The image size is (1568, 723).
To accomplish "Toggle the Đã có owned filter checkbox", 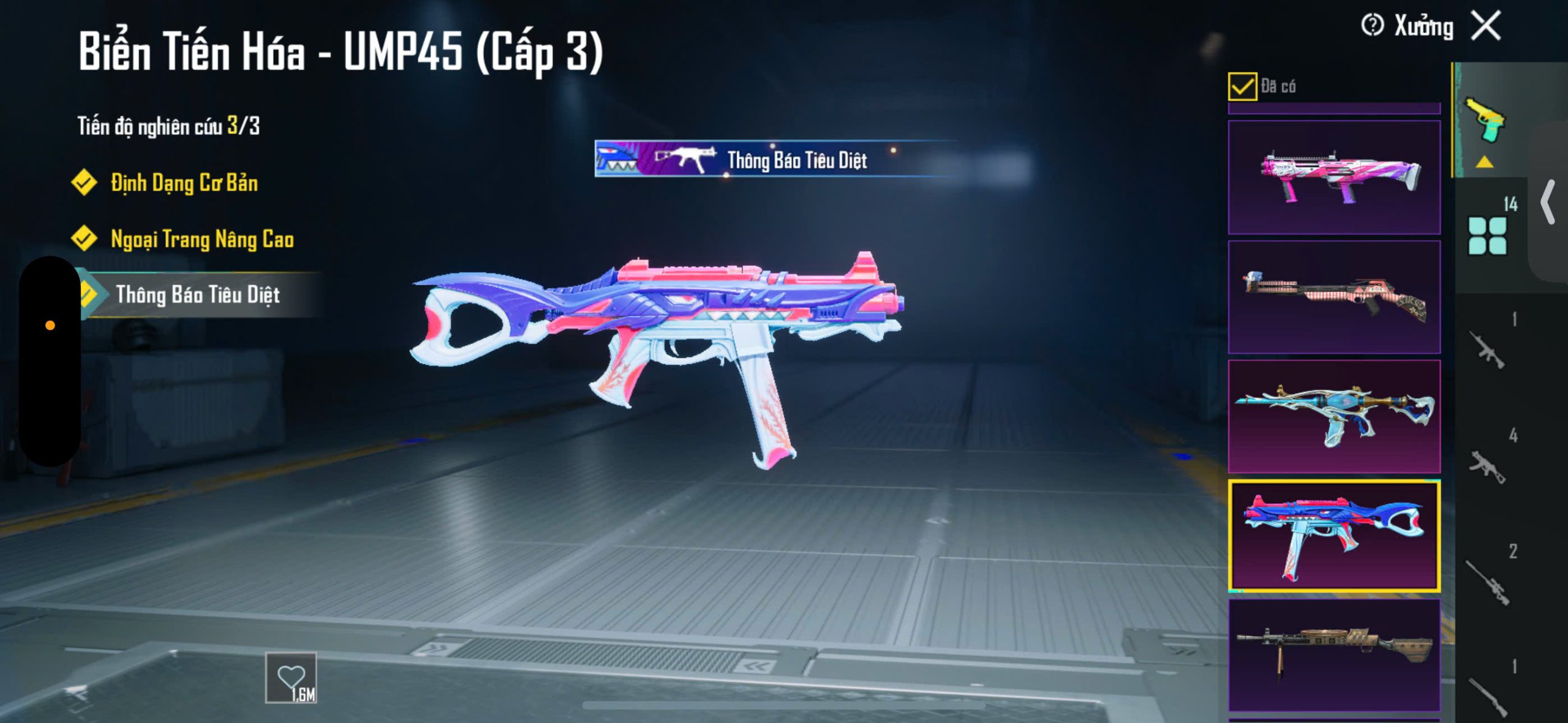I will point(1242,86).
